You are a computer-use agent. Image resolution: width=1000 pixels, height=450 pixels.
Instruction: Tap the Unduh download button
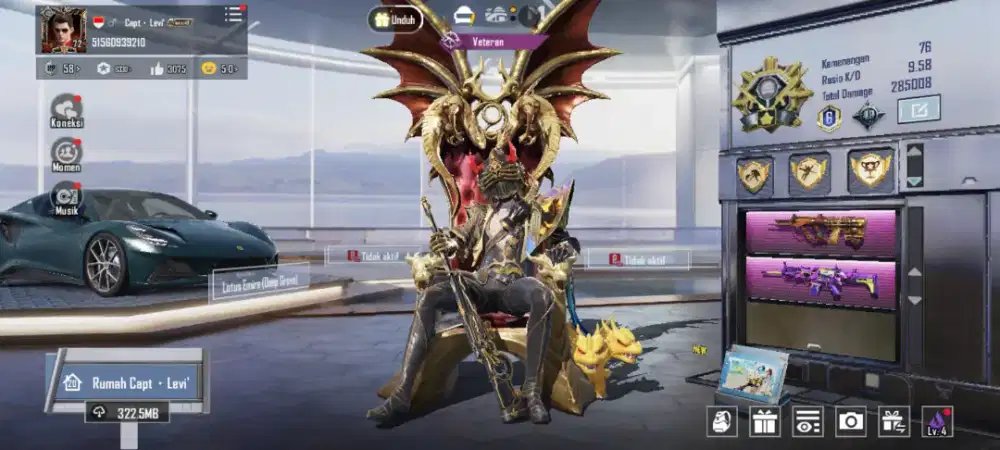[x=394, y=19]
